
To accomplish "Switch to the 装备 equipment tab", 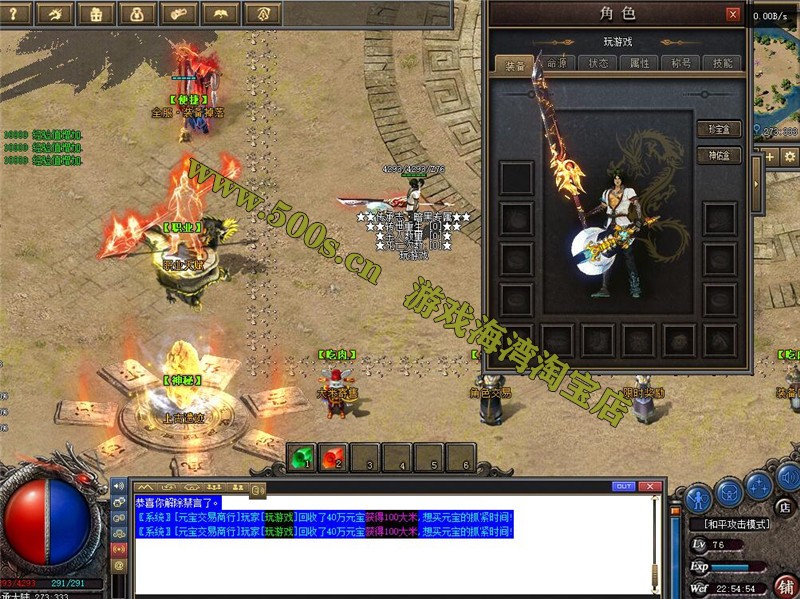I will 515,63.
